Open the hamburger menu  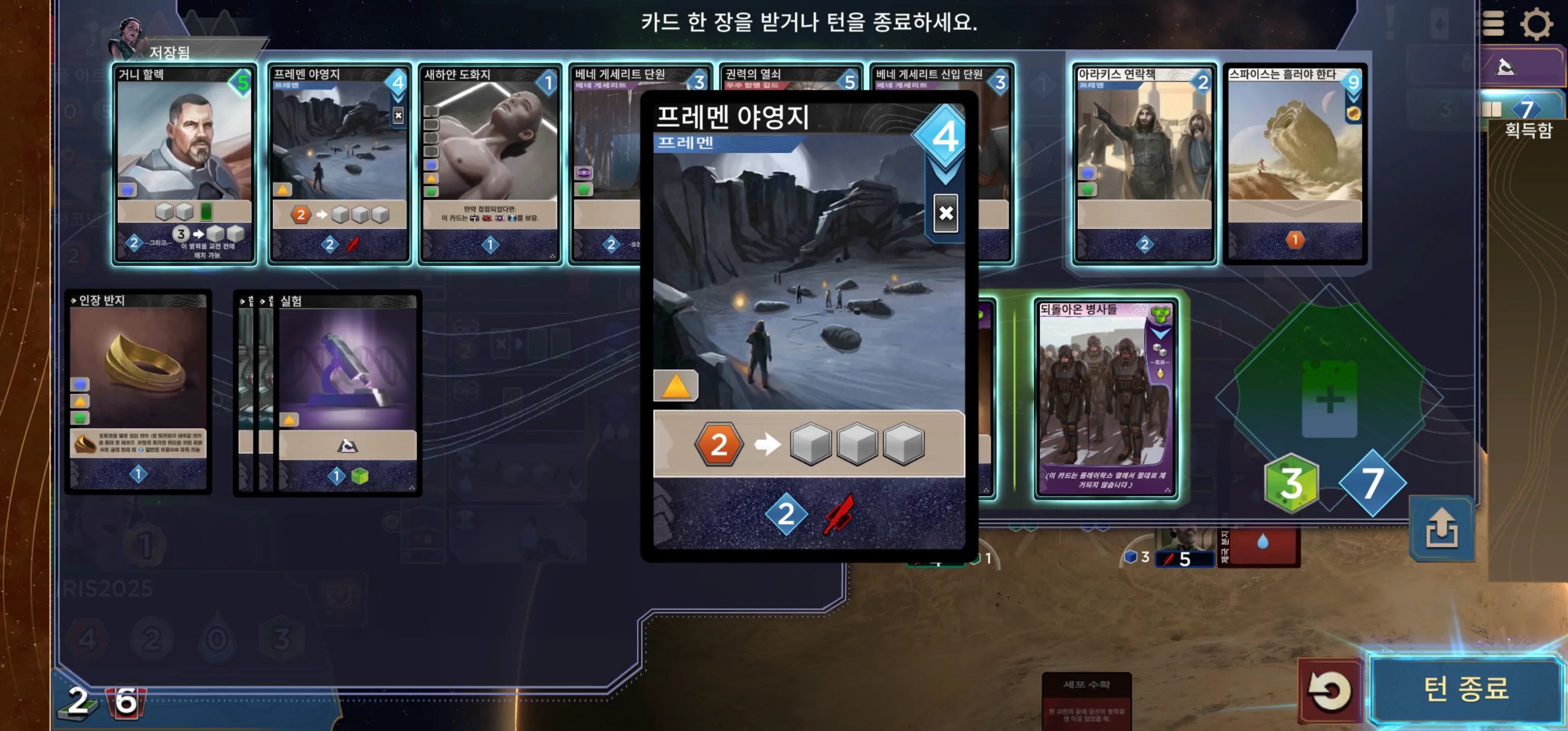pos(1492,24)
